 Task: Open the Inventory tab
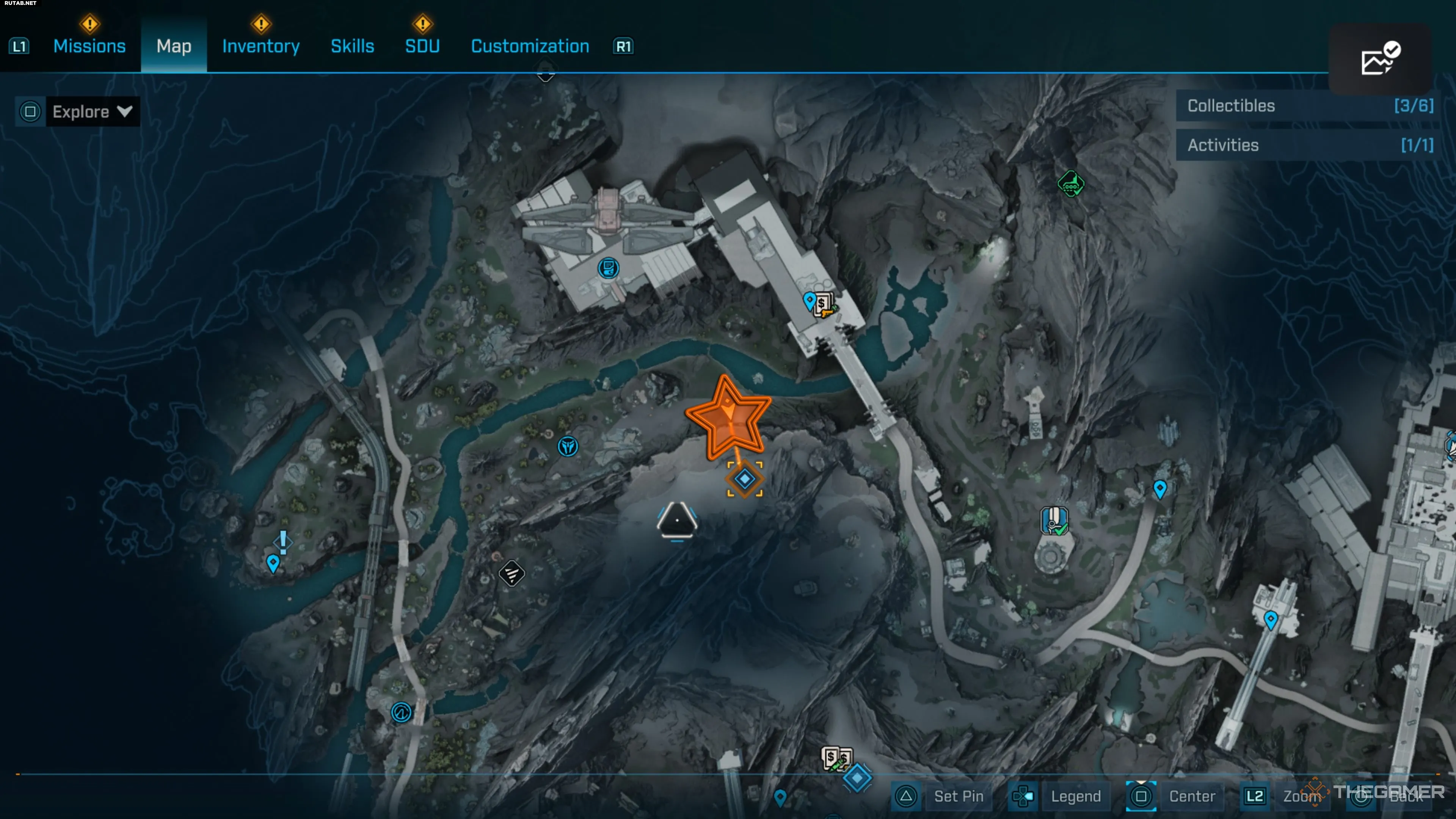point(260,46)
